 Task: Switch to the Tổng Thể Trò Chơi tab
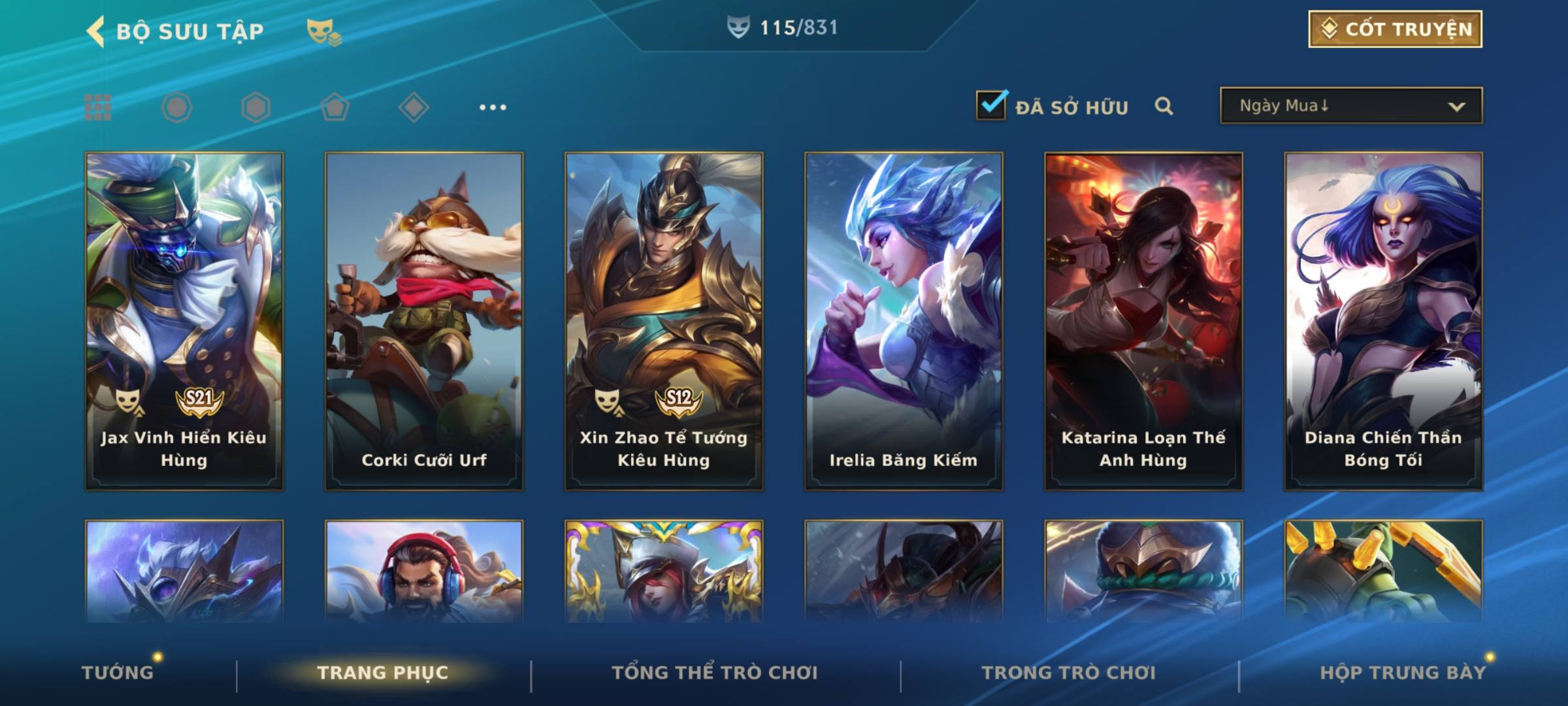715,673
